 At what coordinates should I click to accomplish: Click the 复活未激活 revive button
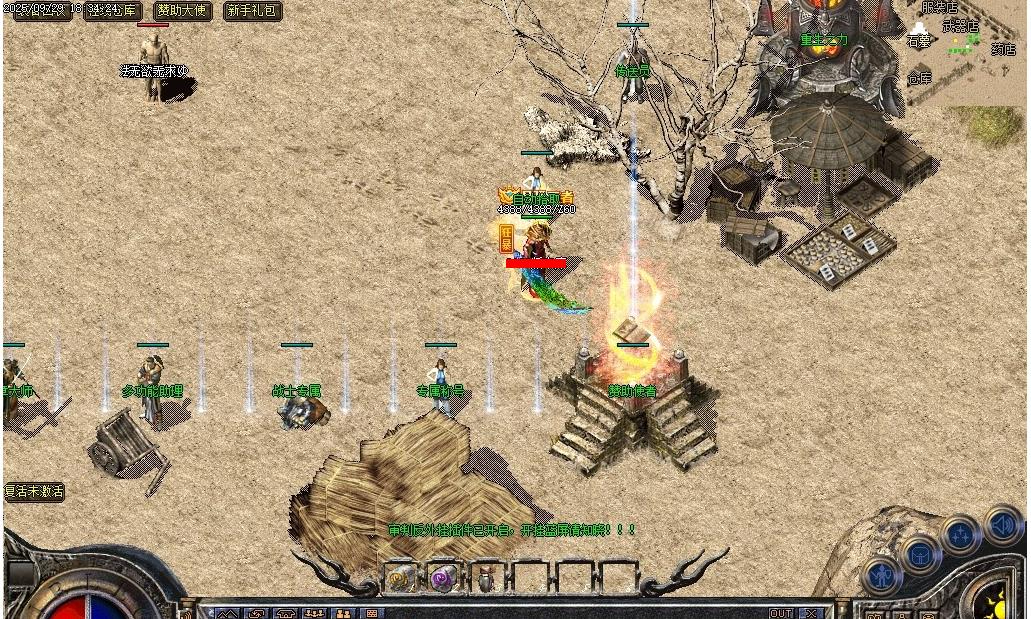click(x=34, y=492)
